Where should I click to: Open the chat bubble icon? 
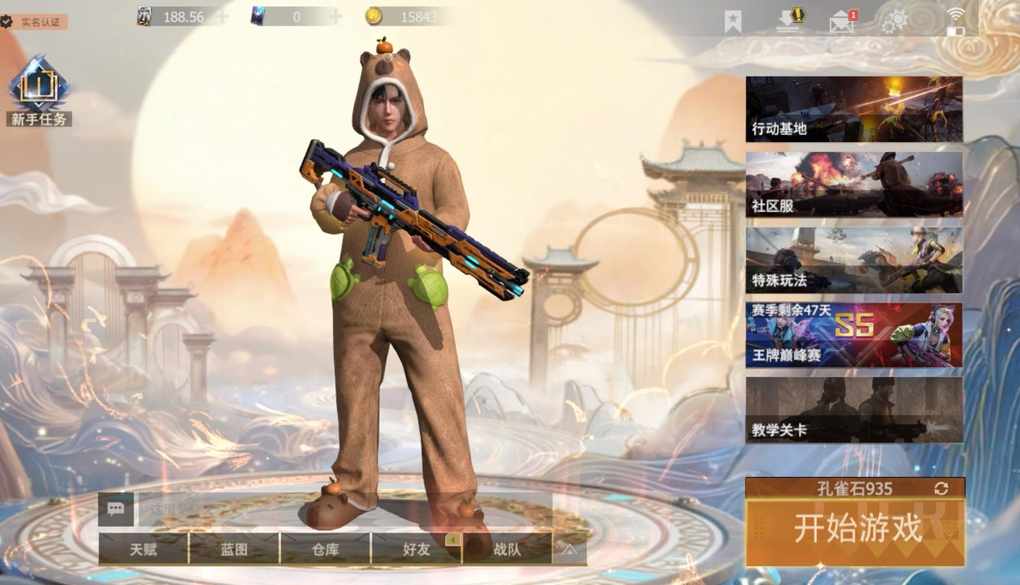pos(115,509)
